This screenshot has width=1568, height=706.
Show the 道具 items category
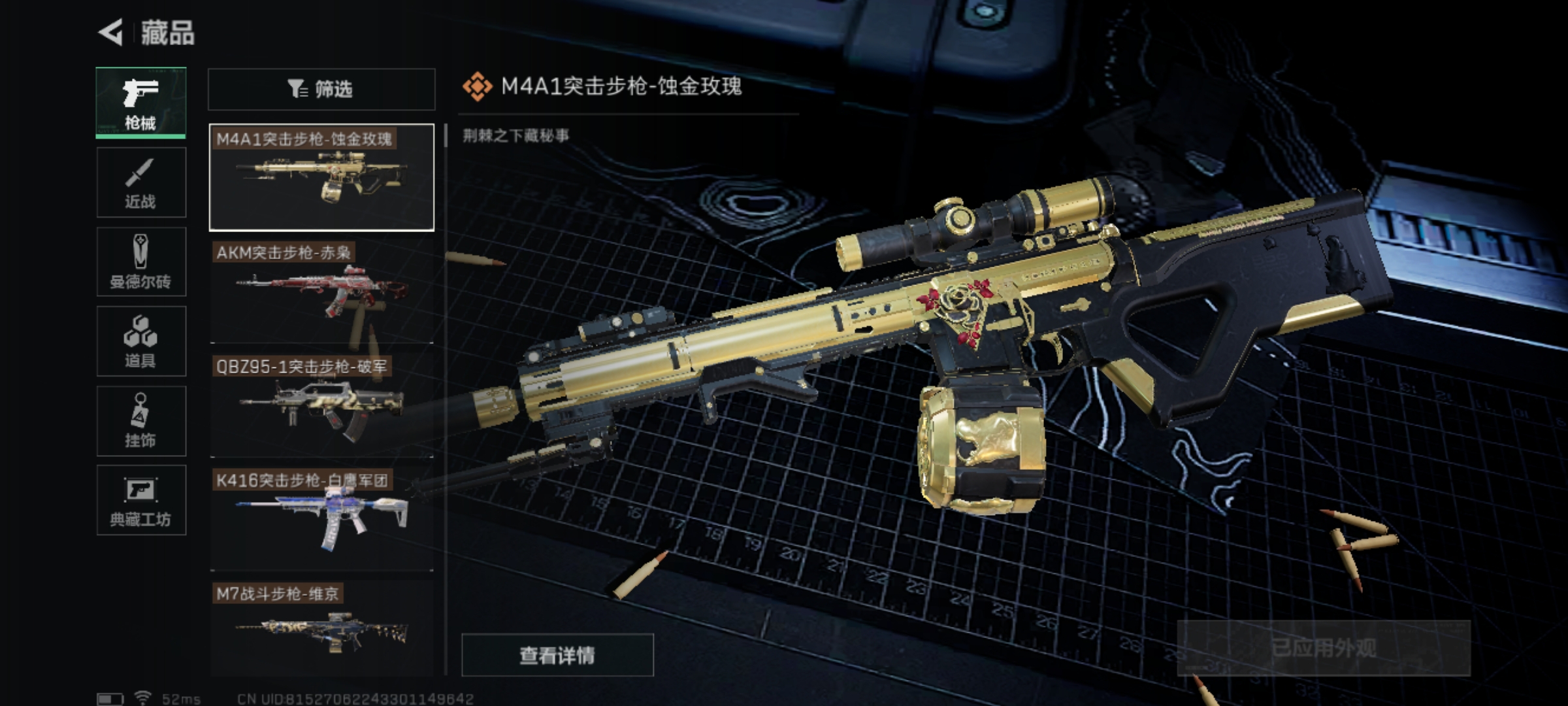point(141,341)
